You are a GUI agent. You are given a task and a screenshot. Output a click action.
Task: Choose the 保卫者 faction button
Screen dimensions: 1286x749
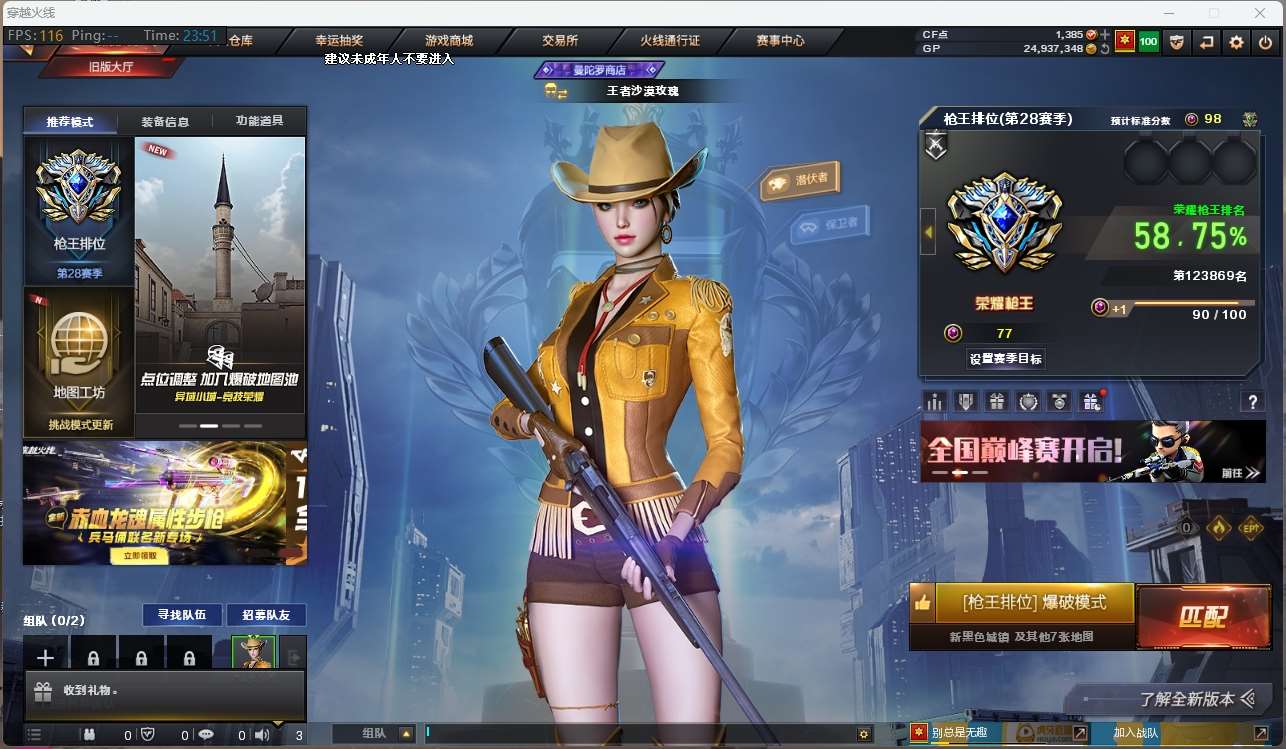pos(831,226)
